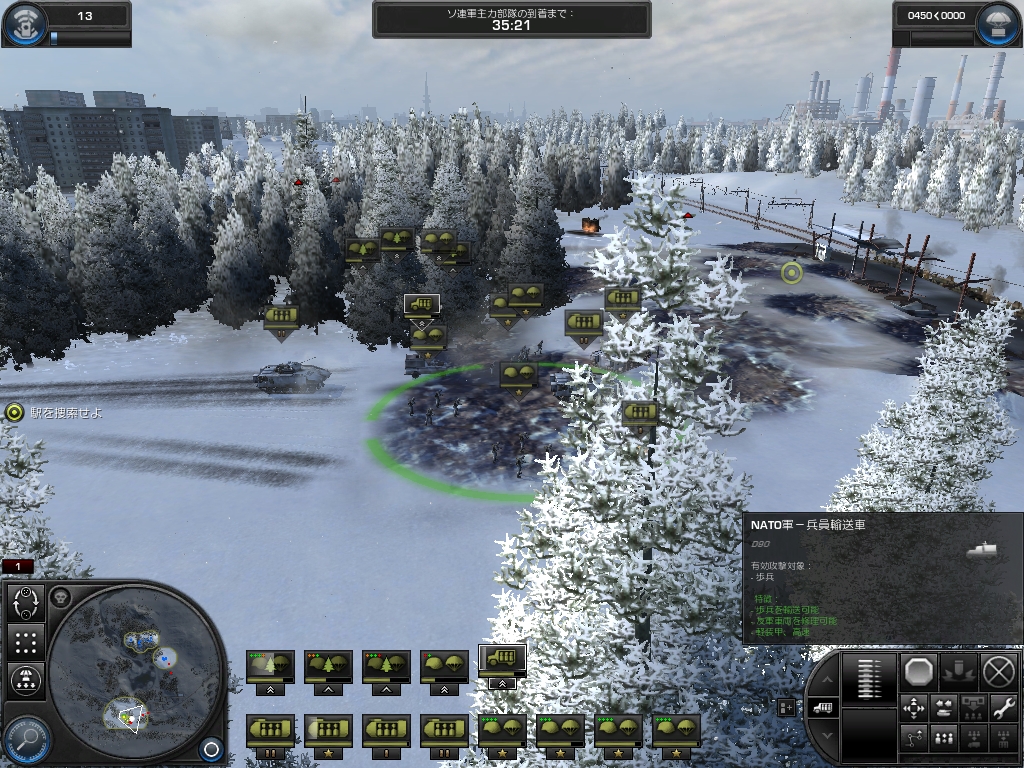Viewport: 1024px width, 768px height.
Task: Activate the reverse tank movement command
Action: click(944, 708)
